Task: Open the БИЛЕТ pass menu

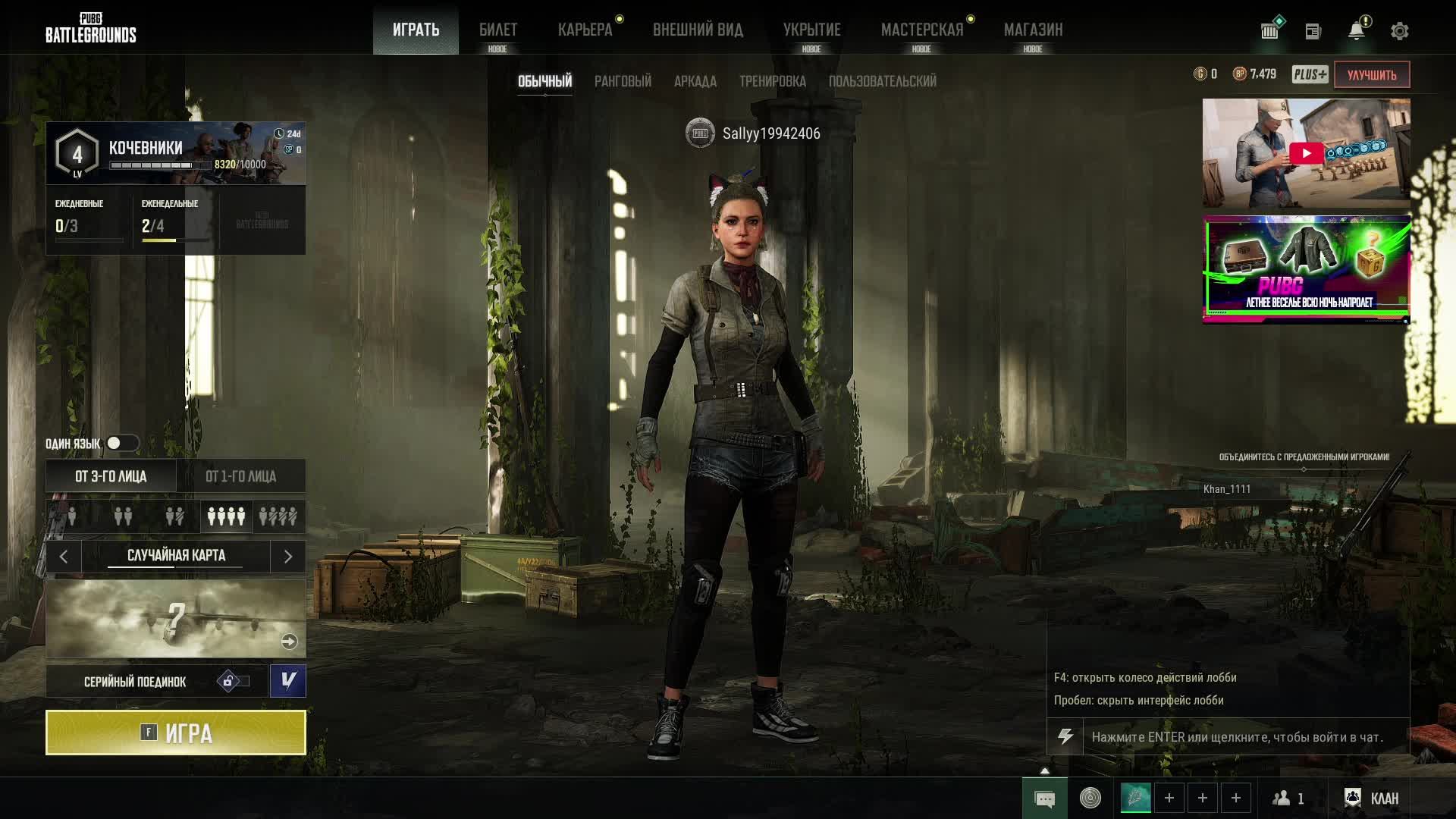Action: [498, 30]
